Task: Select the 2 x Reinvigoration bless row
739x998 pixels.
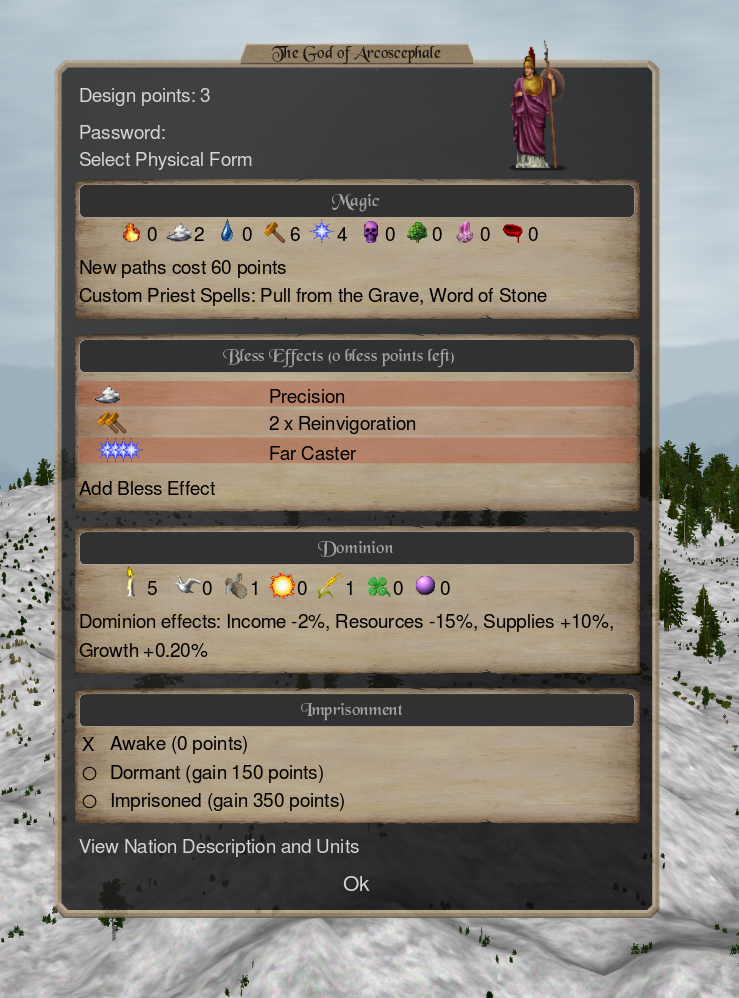Action: pos(356,424)
